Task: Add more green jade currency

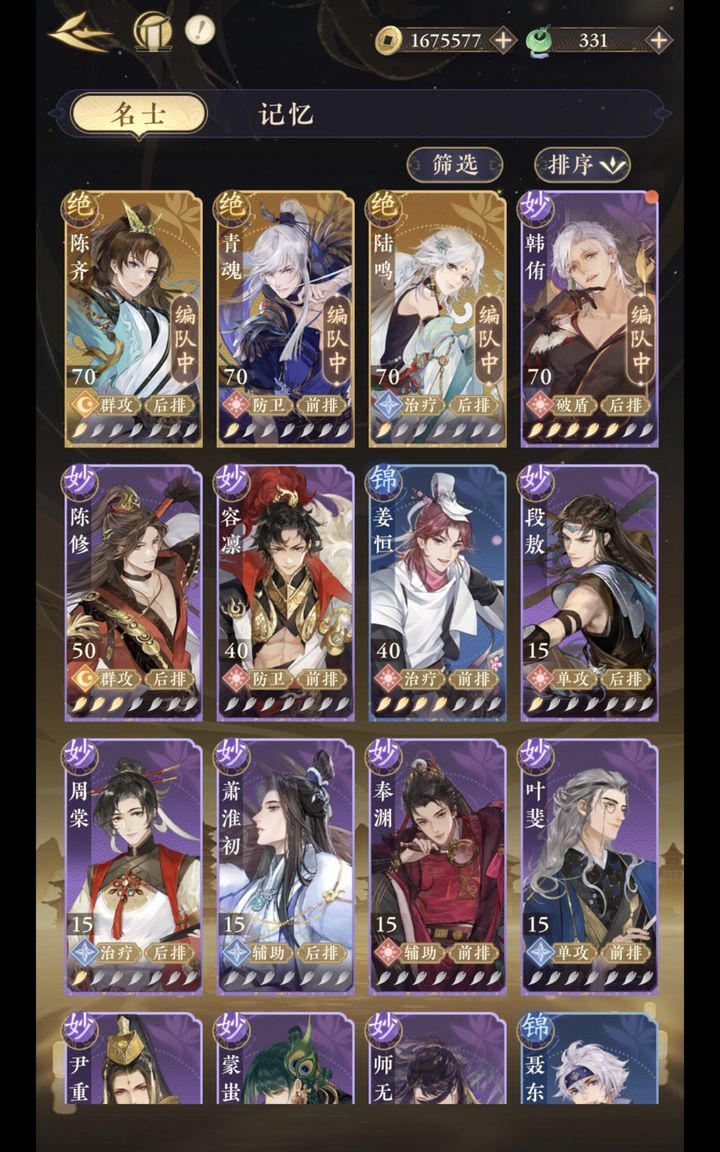Action: click(658, 41)
